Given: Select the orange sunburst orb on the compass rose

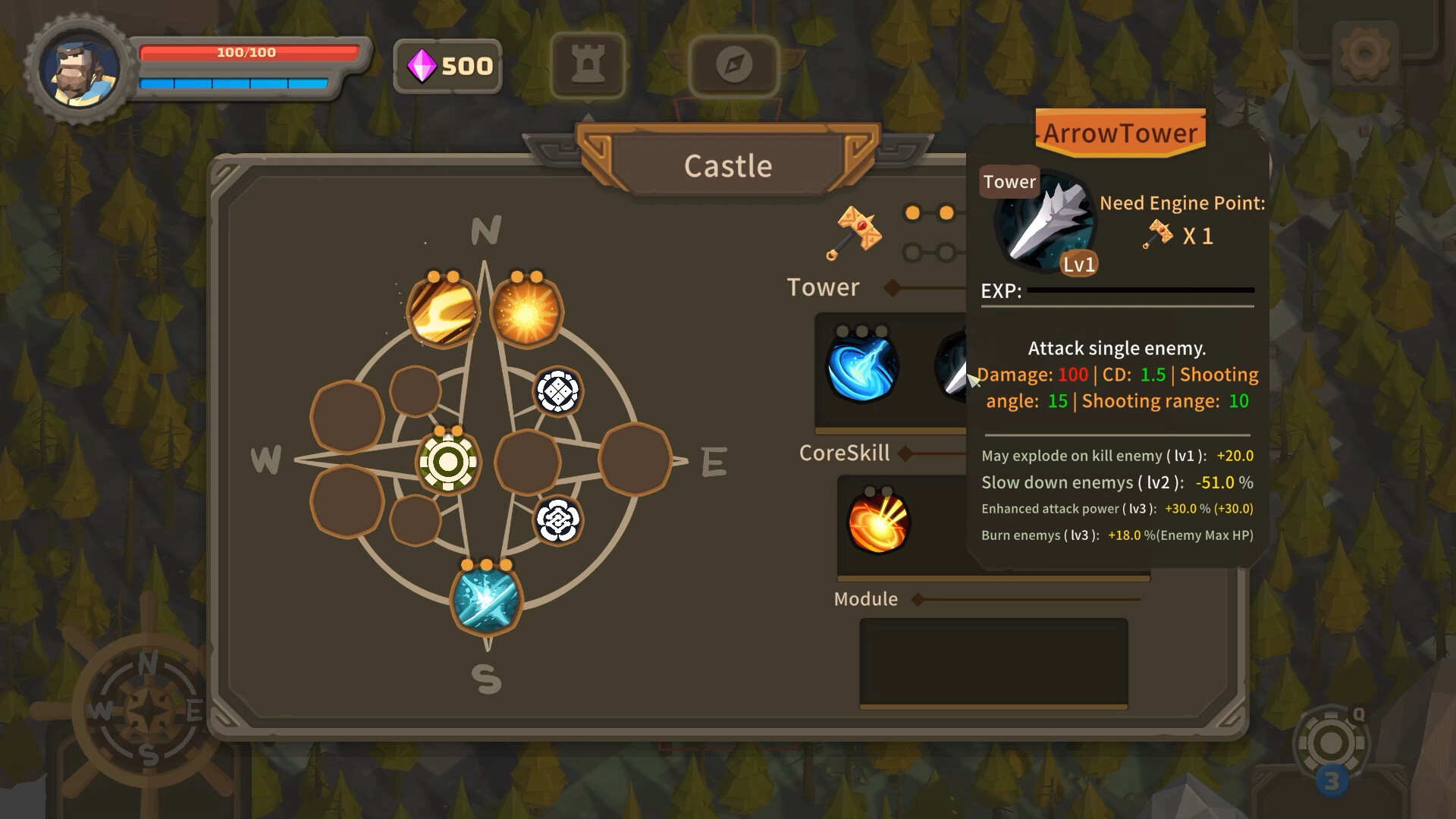Looking at the screenshot, I should 529,309.
